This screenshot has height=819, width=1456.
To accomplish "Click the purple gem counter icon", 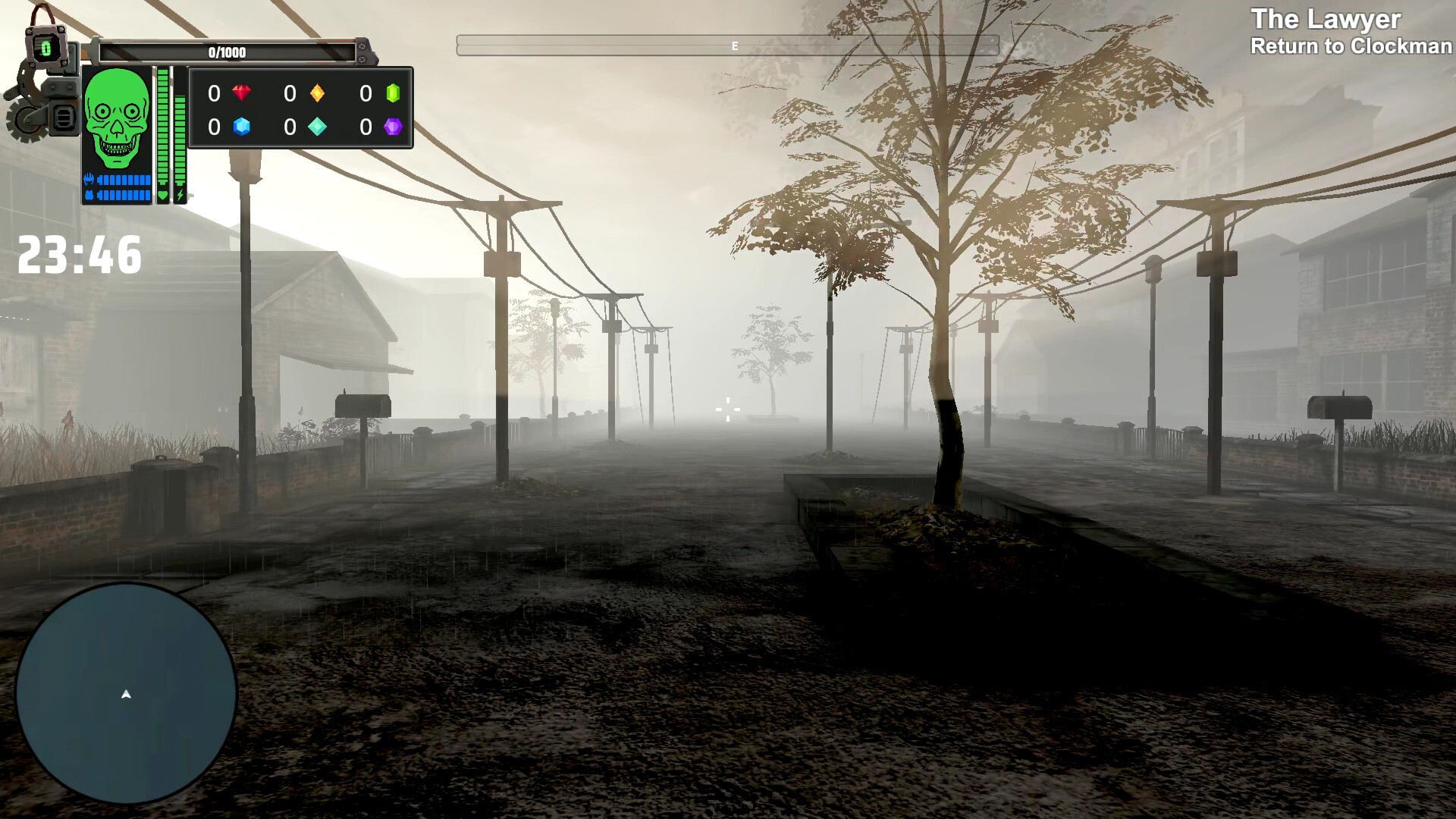I will click(393, 127).
